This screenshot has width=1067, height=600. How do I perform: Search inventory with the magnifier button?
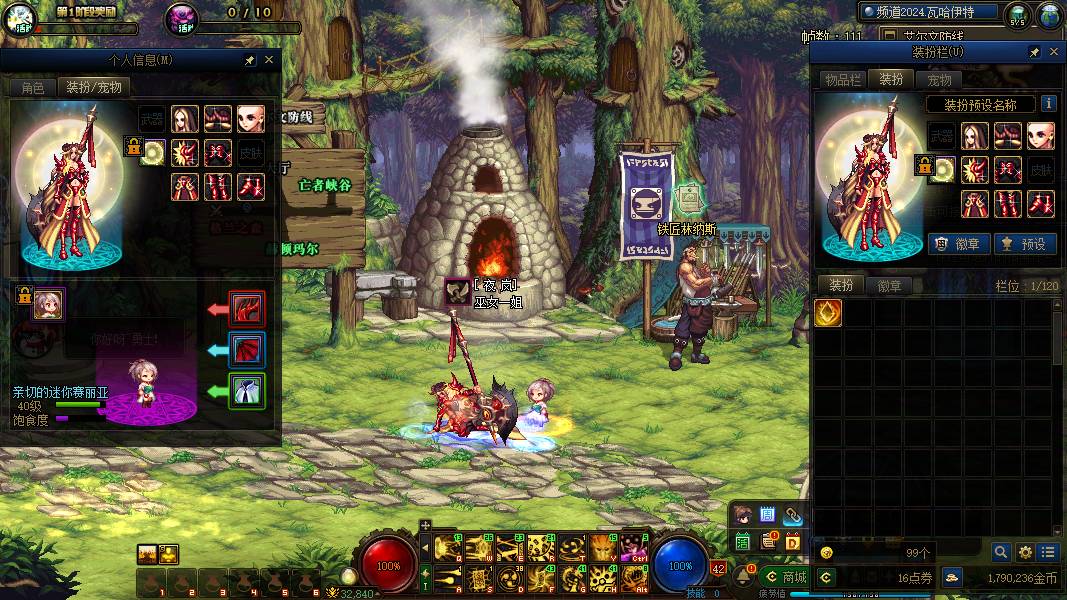coord(1001,552)
